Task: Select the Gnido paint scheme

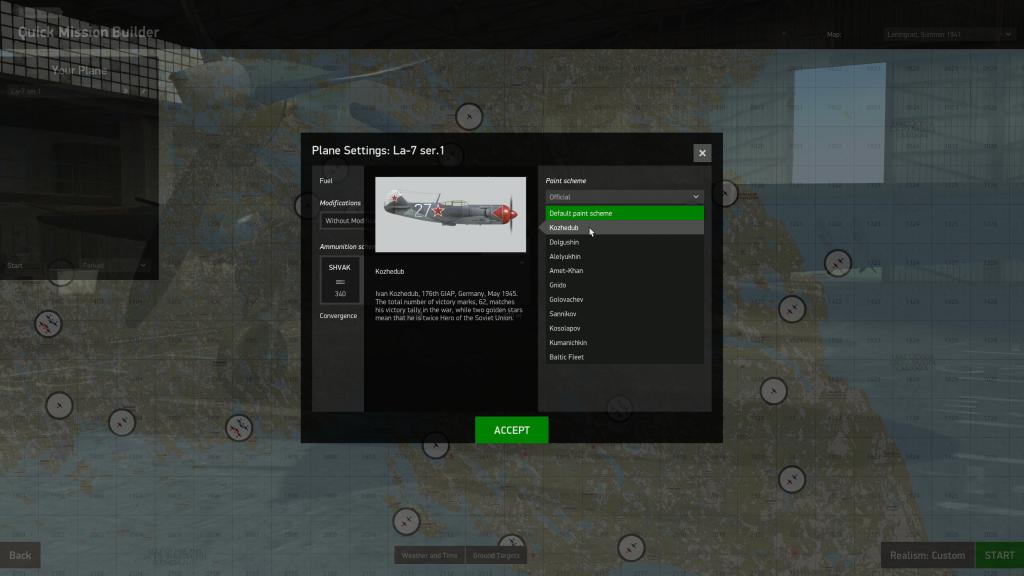Action: 624,285
